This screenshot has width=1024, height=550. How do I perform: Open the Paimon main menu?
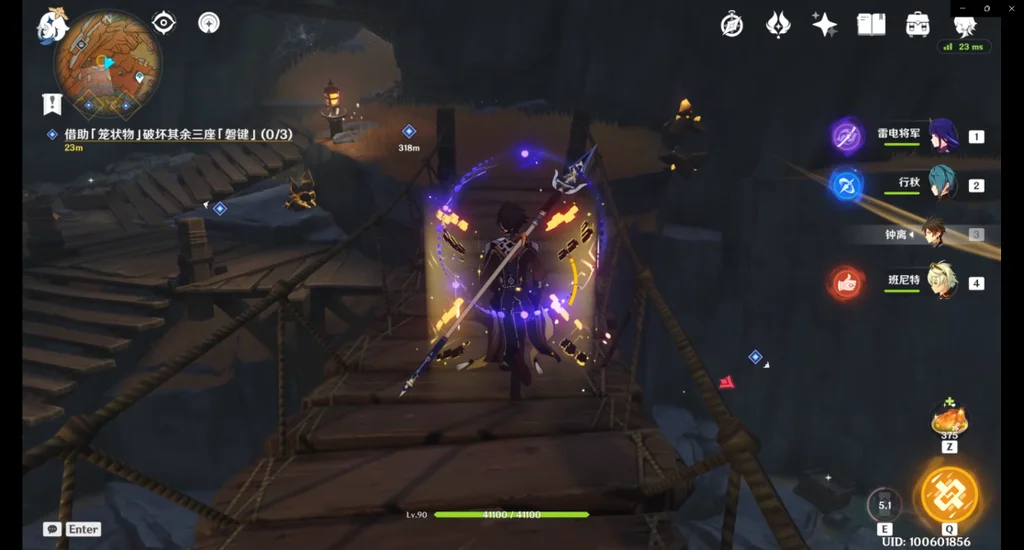click(52, 25)
